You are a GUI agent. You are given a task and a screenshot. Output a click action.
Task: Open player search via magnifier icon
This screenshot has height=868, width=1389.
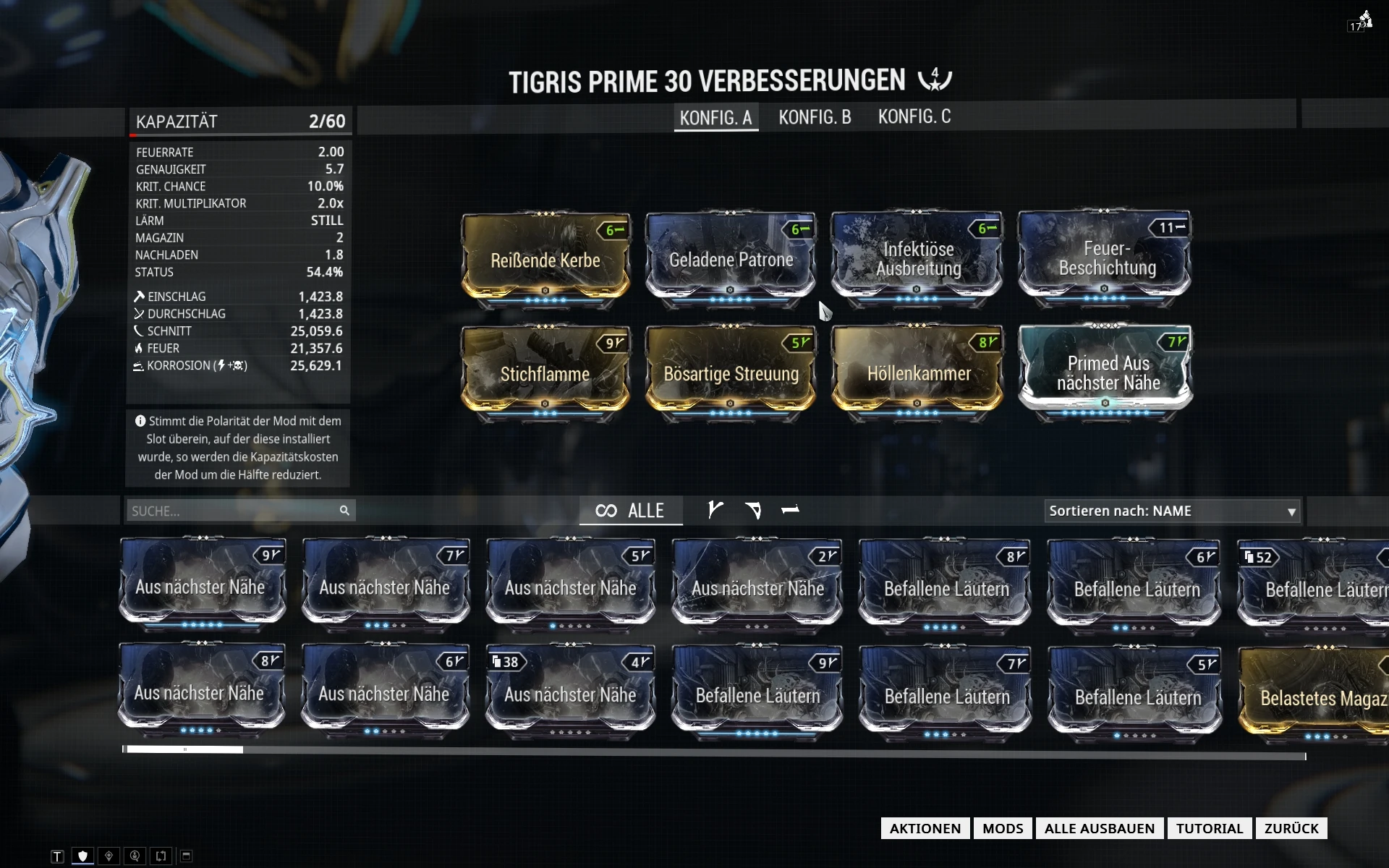coord(135,855)
